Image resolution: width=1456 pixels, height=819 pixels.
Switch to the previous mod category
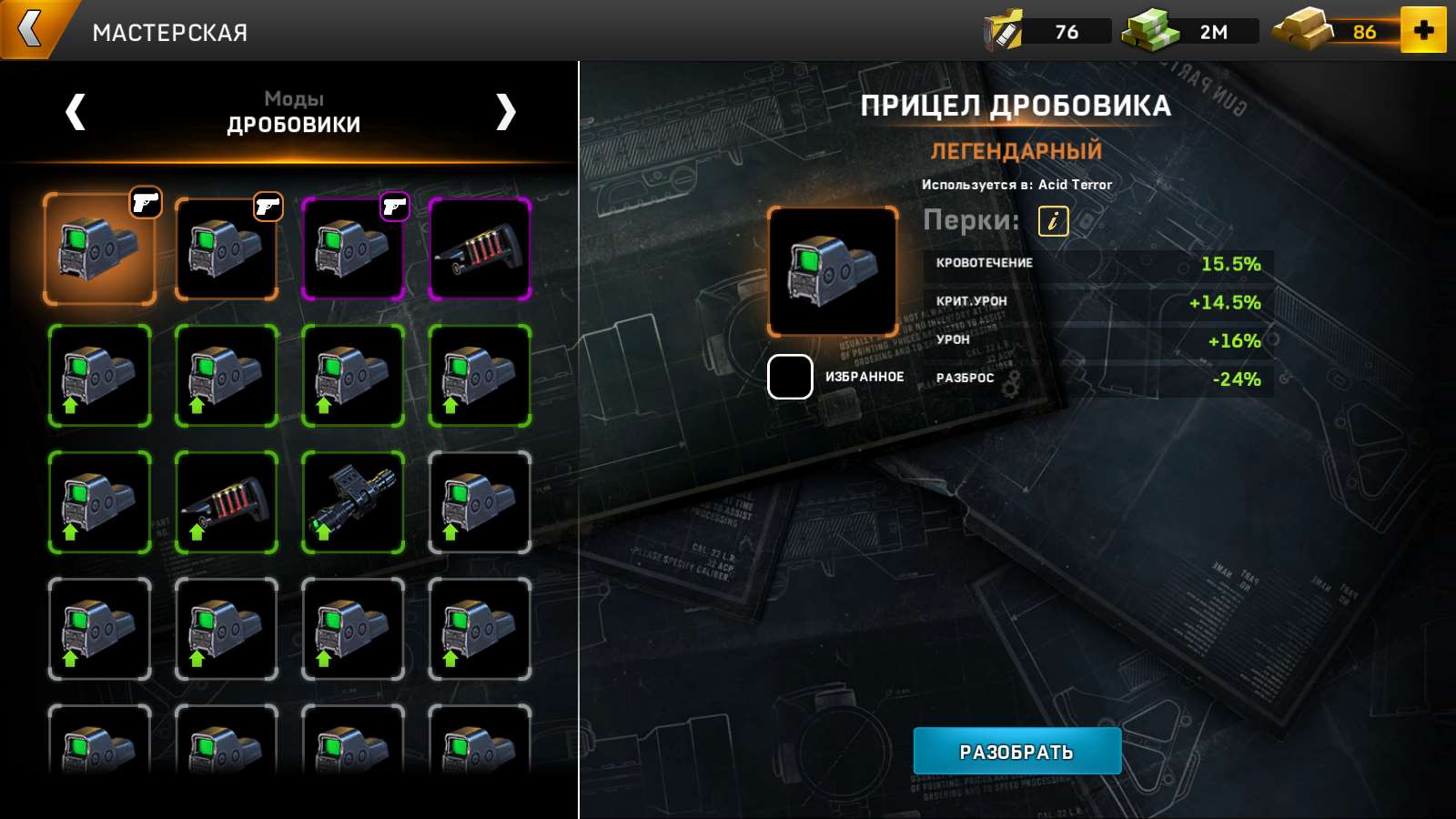tap(76, 112)
